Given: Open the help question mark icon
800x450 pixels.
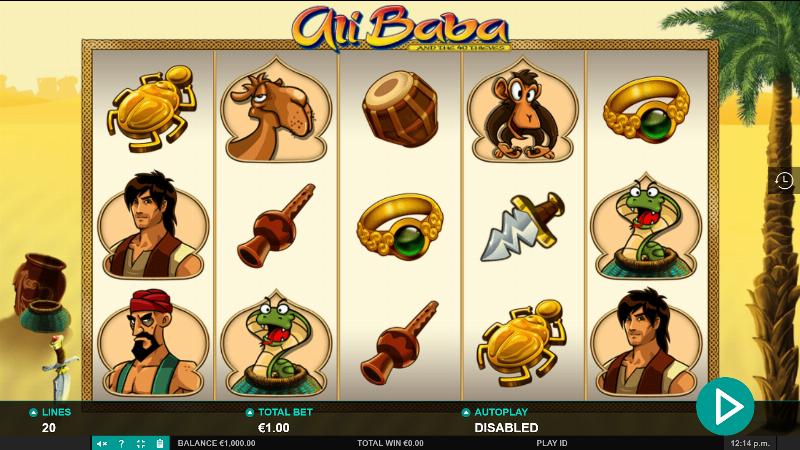Looking at the screenshot, I should click(121, 443).
